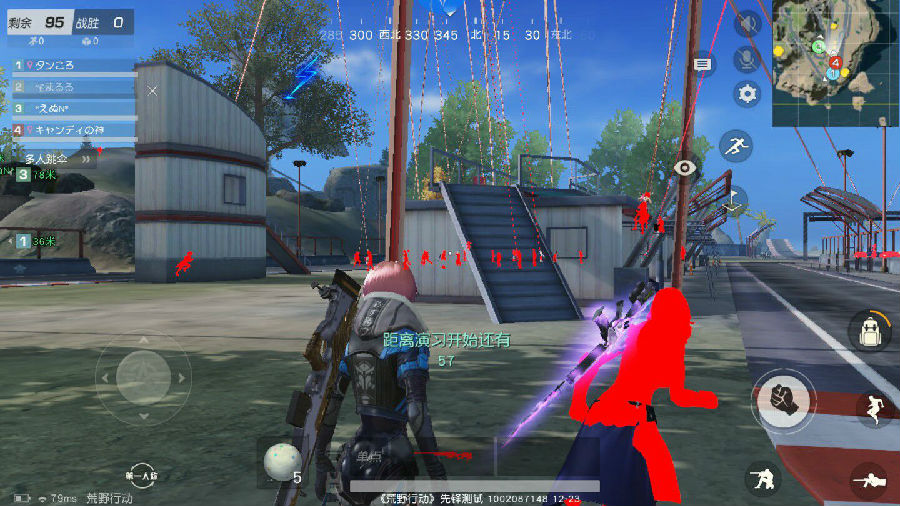
Task: Tap the eye free-look icon
Action: point(684,168)
